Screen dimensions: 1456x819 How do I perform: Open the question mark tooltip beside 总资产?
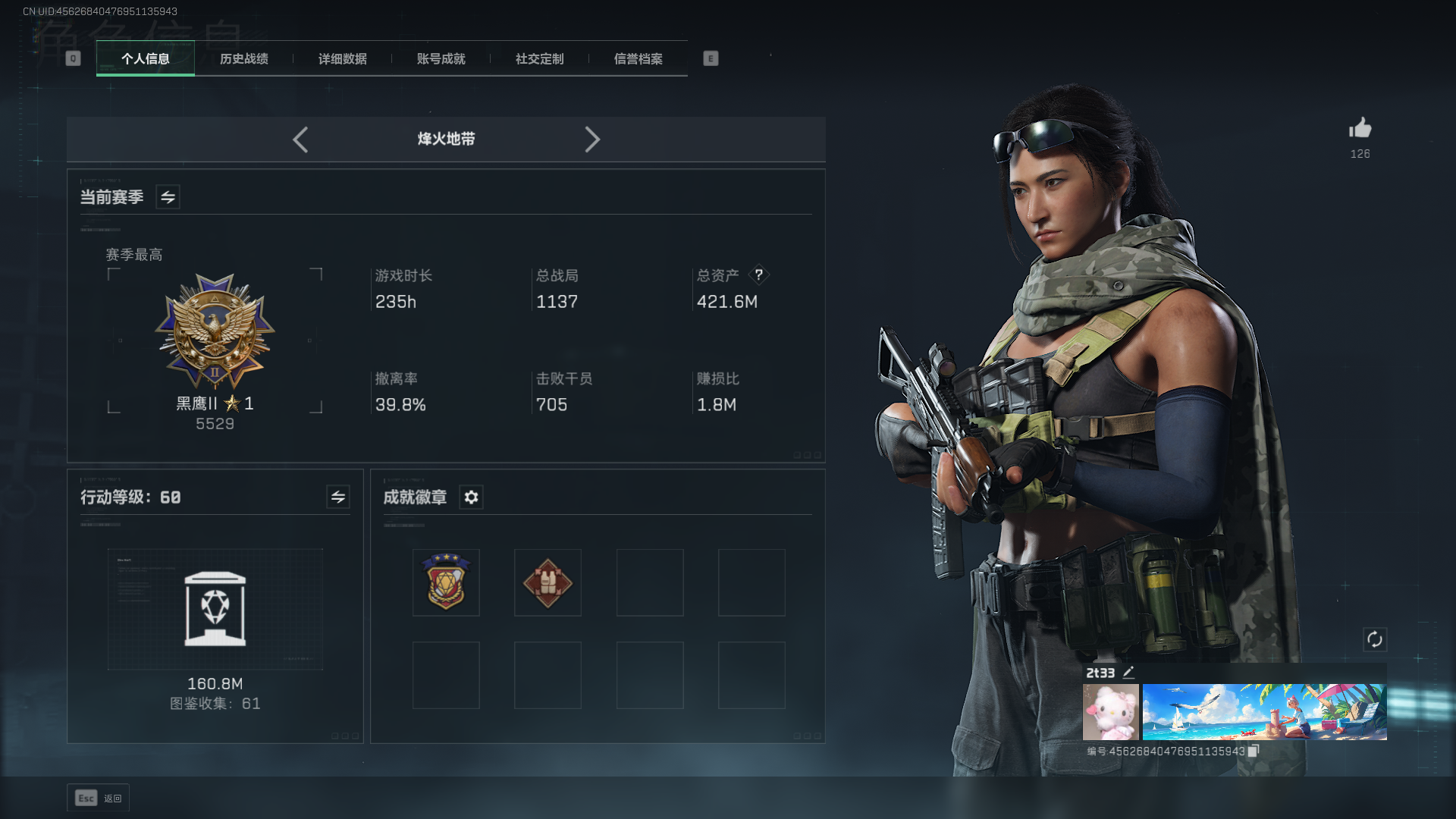tap(759, 275)
